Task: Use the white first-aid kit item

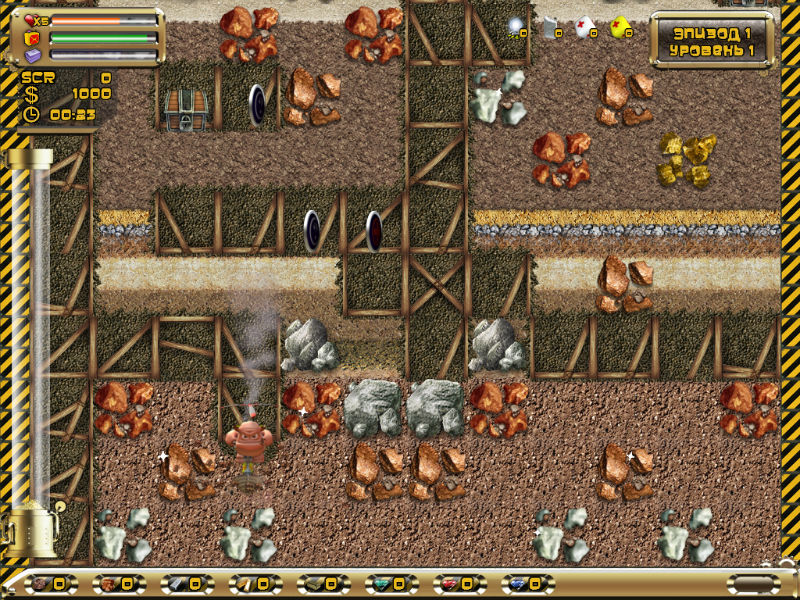Action: 584,27
